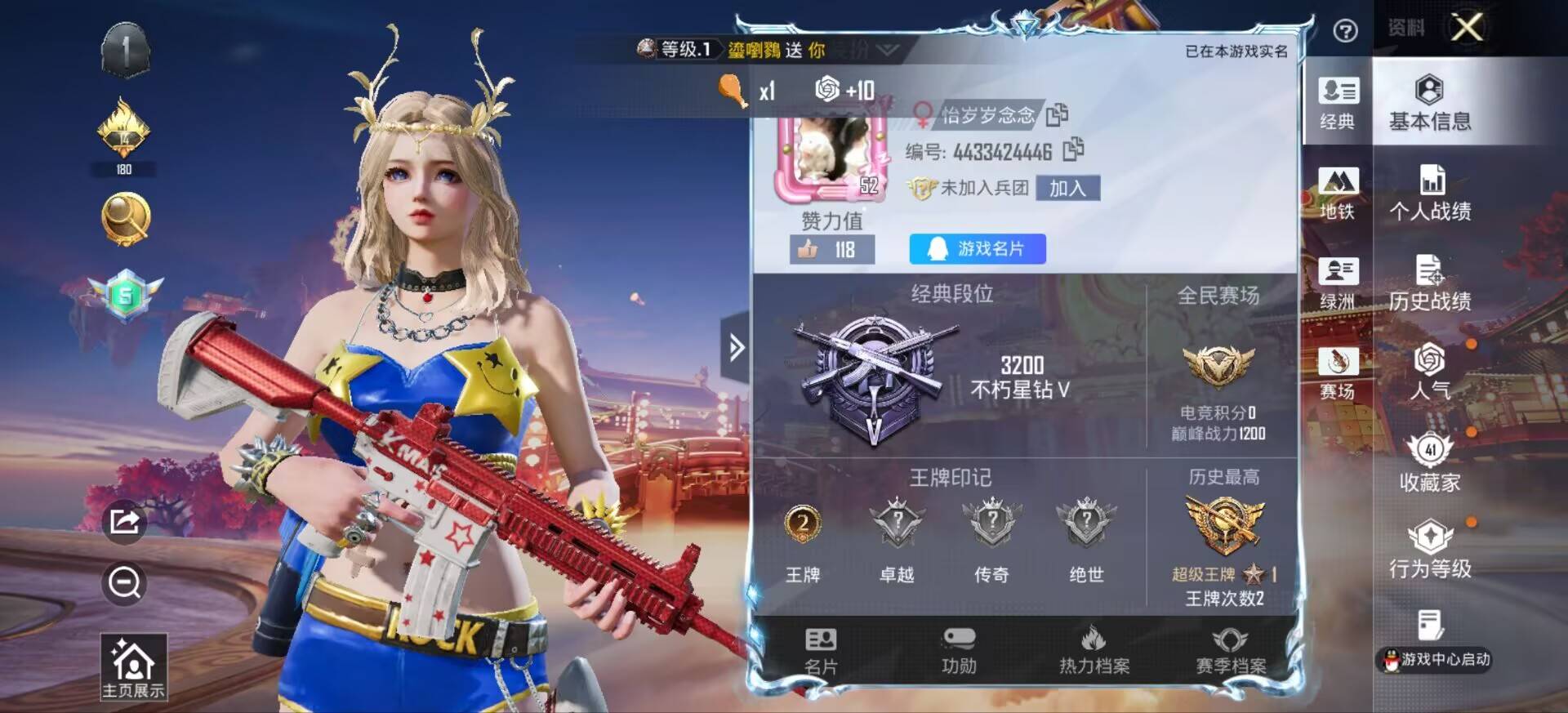Copy the player ID number

[x=1073, y=150]
